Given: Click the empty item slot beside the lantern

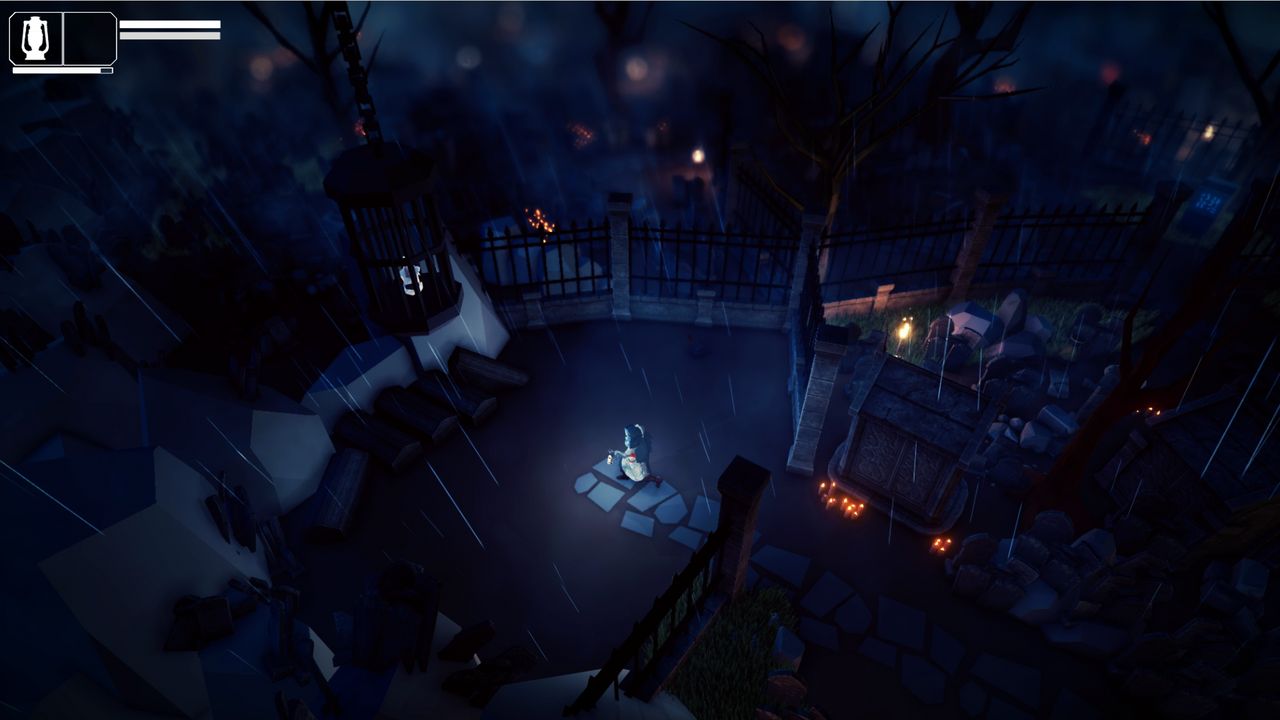Looking at the screenshot, I should tap(88, 37).
